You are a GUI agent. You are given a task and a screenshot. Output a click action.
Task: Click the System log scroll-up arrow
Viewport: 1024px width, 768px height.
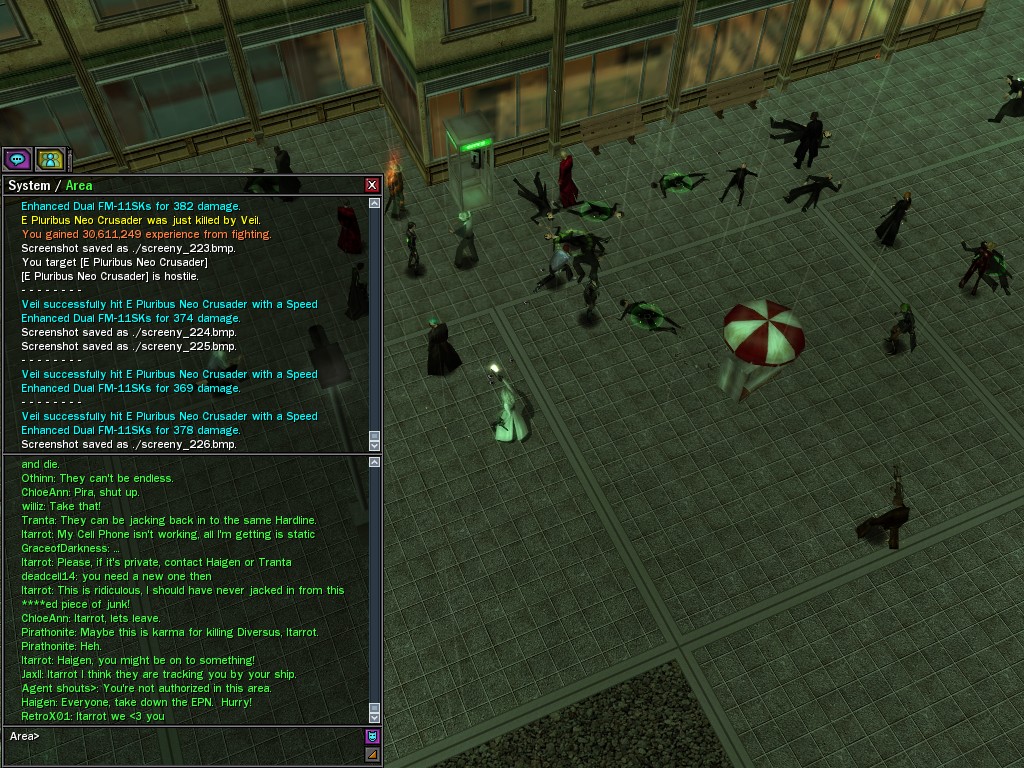coord(375,203)
